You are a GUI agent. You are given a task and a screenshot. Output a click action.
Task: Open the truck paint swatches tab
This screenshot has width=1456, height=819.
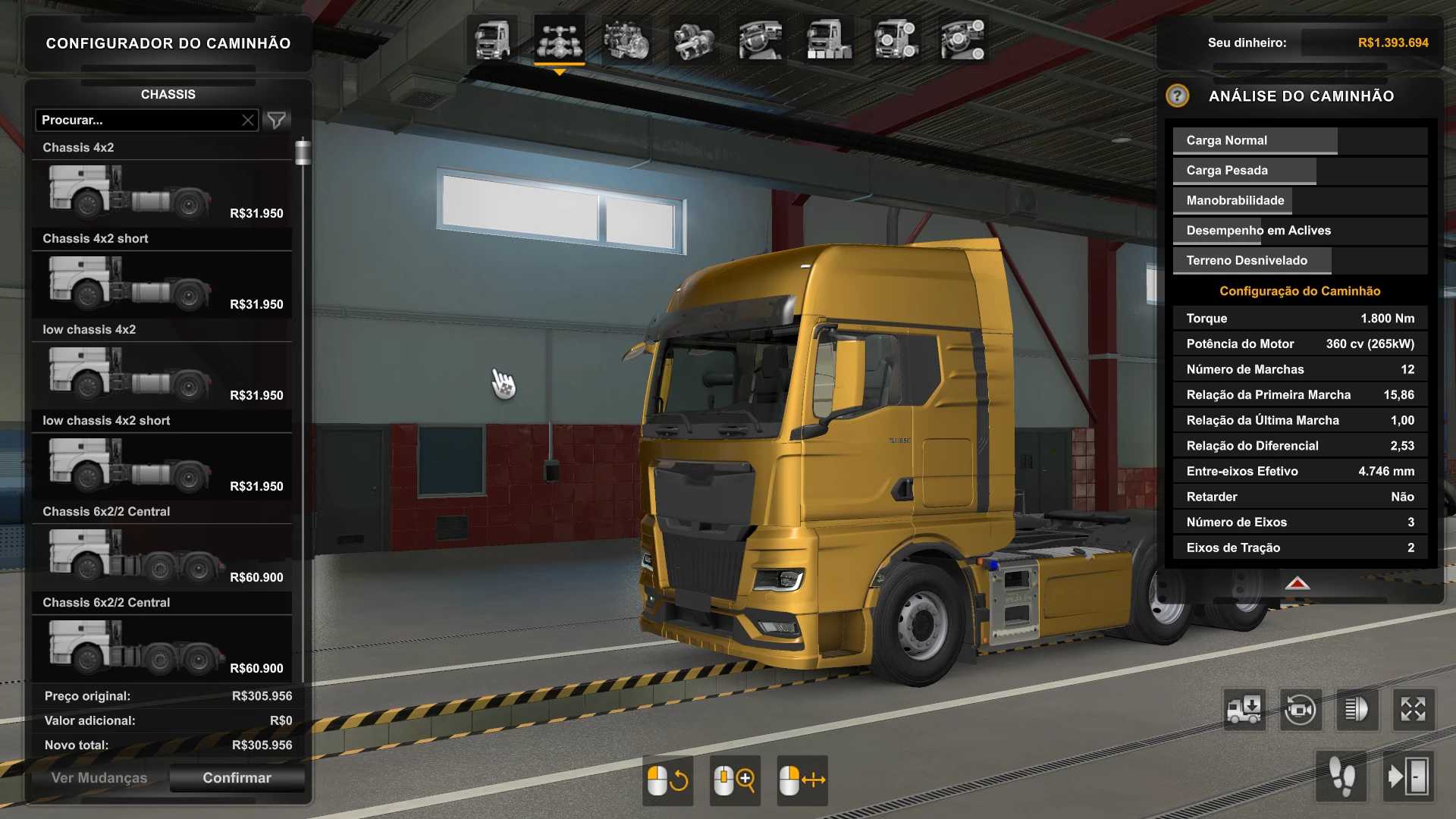(x=829, y=40)
